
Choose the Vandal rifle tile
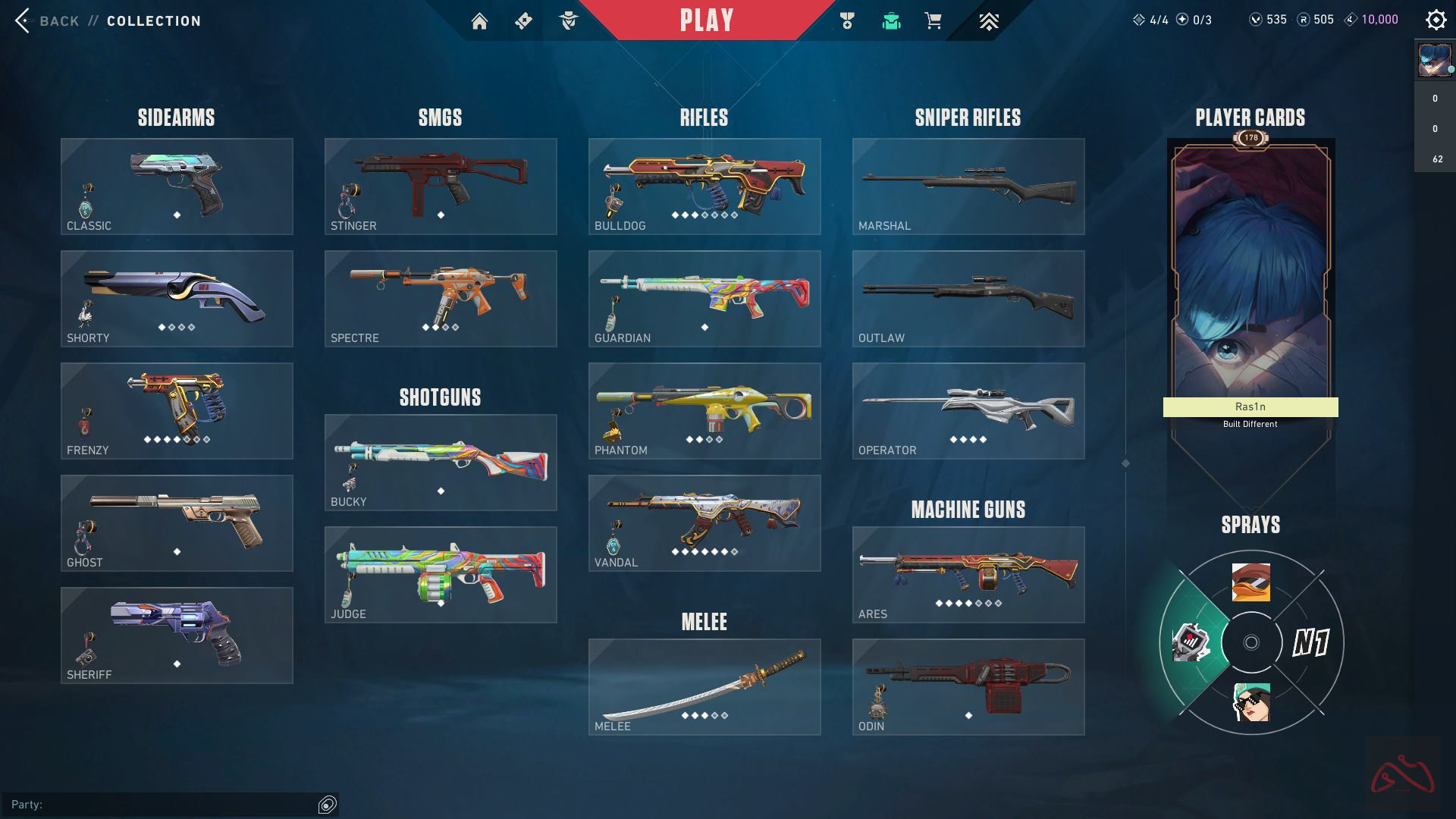[x=704, y=522]
